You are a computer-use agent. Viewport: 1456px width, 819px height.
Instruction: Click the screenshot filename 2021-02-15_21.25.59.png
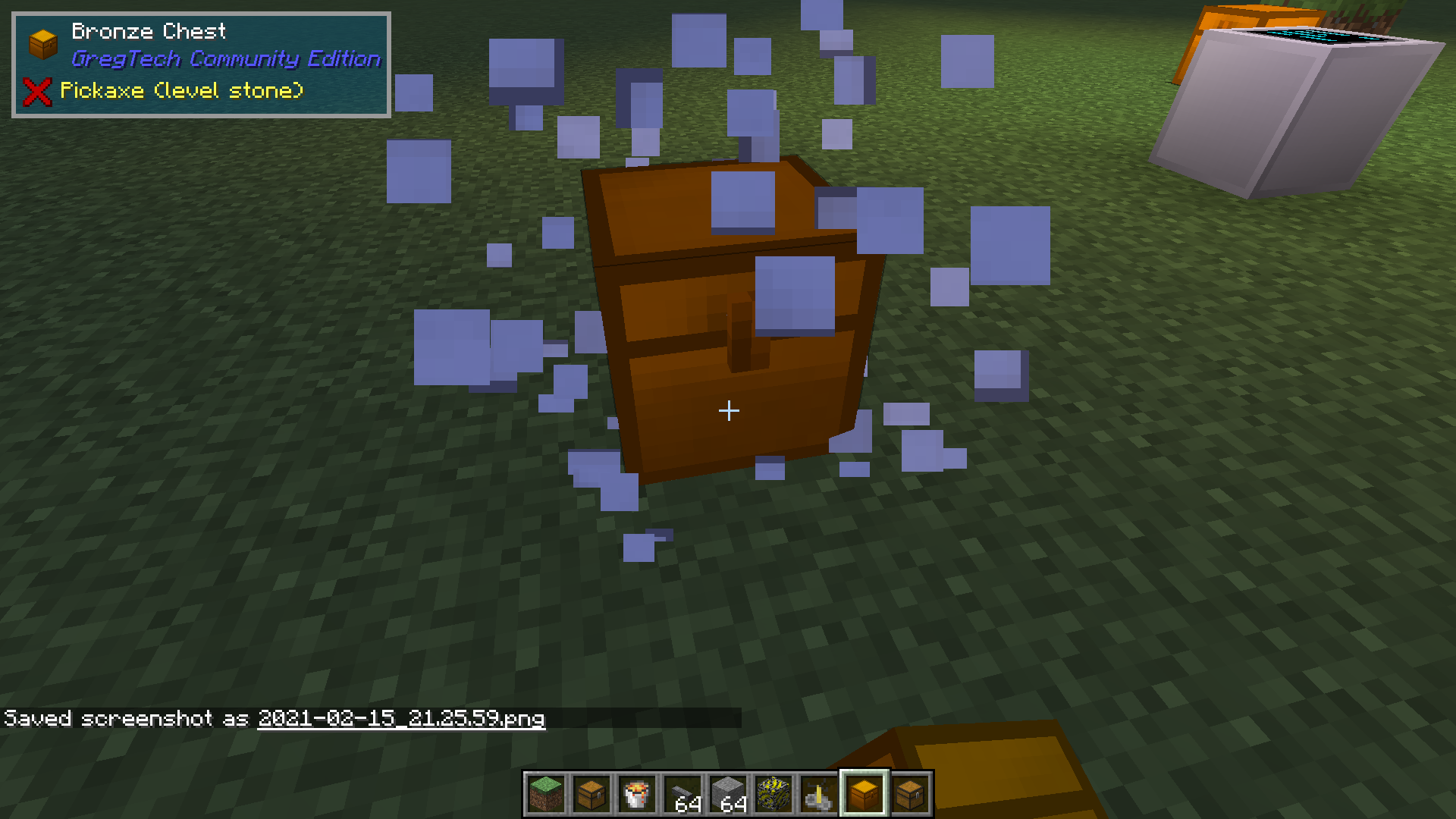pos(400,718)
